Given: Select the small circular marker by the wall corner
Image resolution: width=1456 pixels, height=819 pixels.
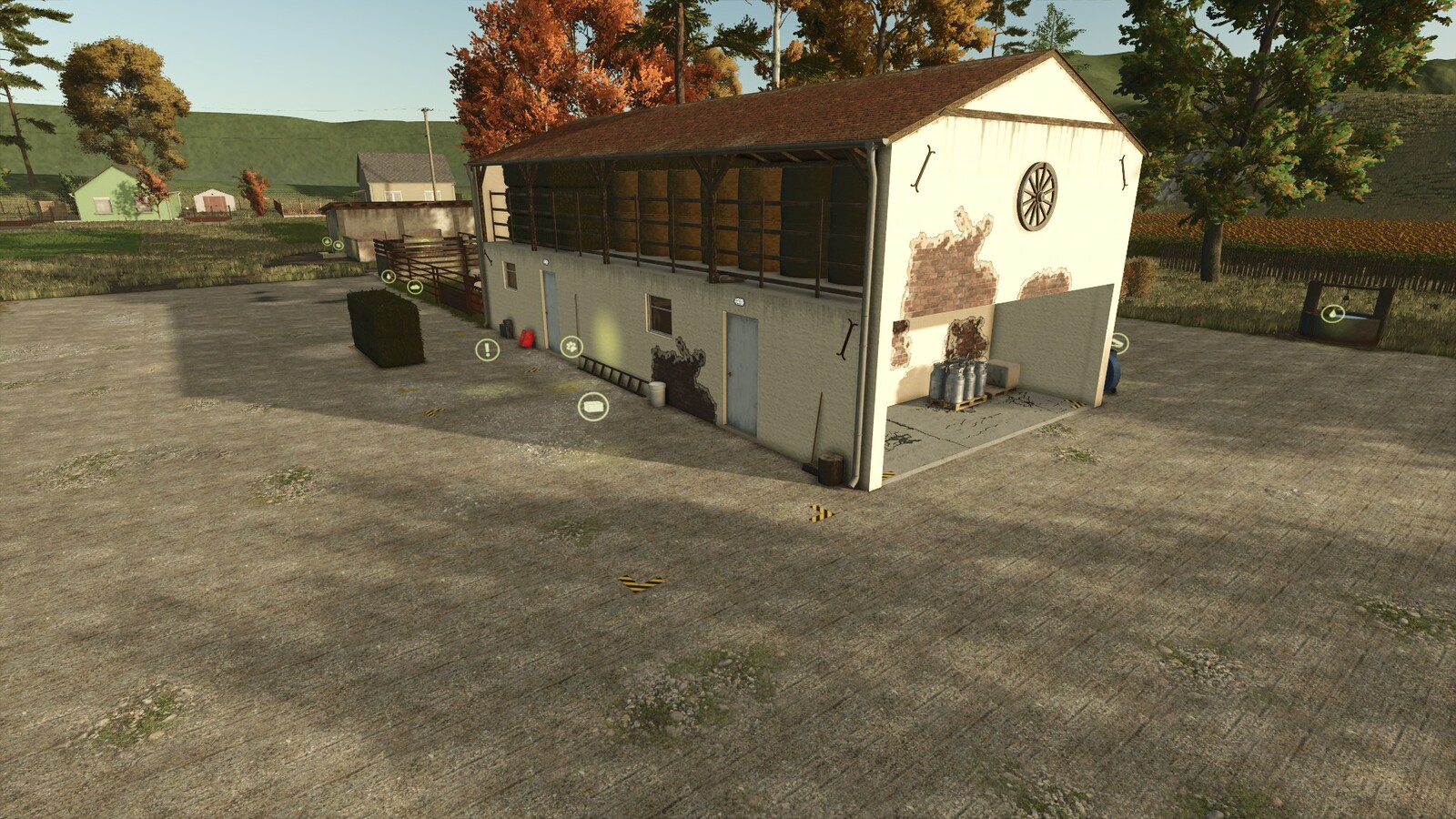Looking at the screenshot, I should [x=338, y=245].
